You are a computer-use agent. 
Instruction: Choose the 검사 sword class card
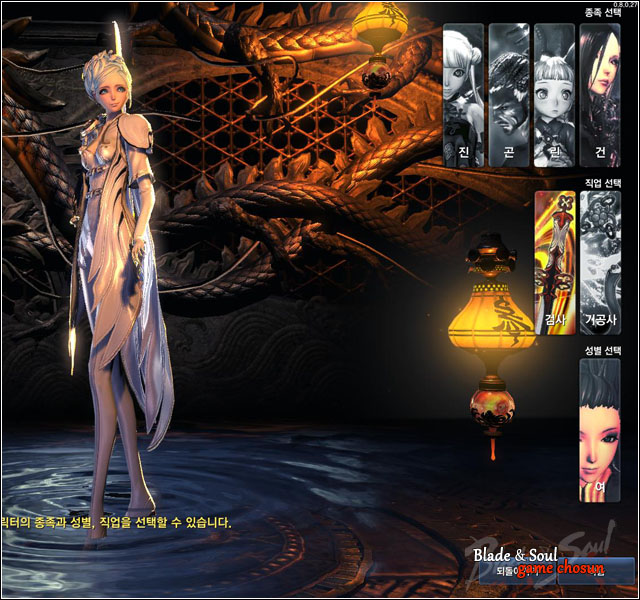(554, 262)
